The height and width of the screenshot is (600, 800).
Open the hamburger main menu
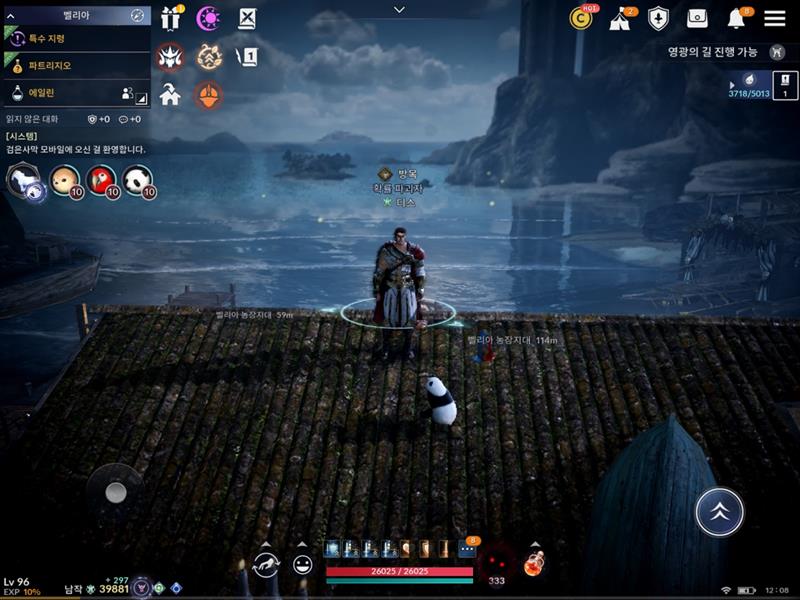pos(774,18)
